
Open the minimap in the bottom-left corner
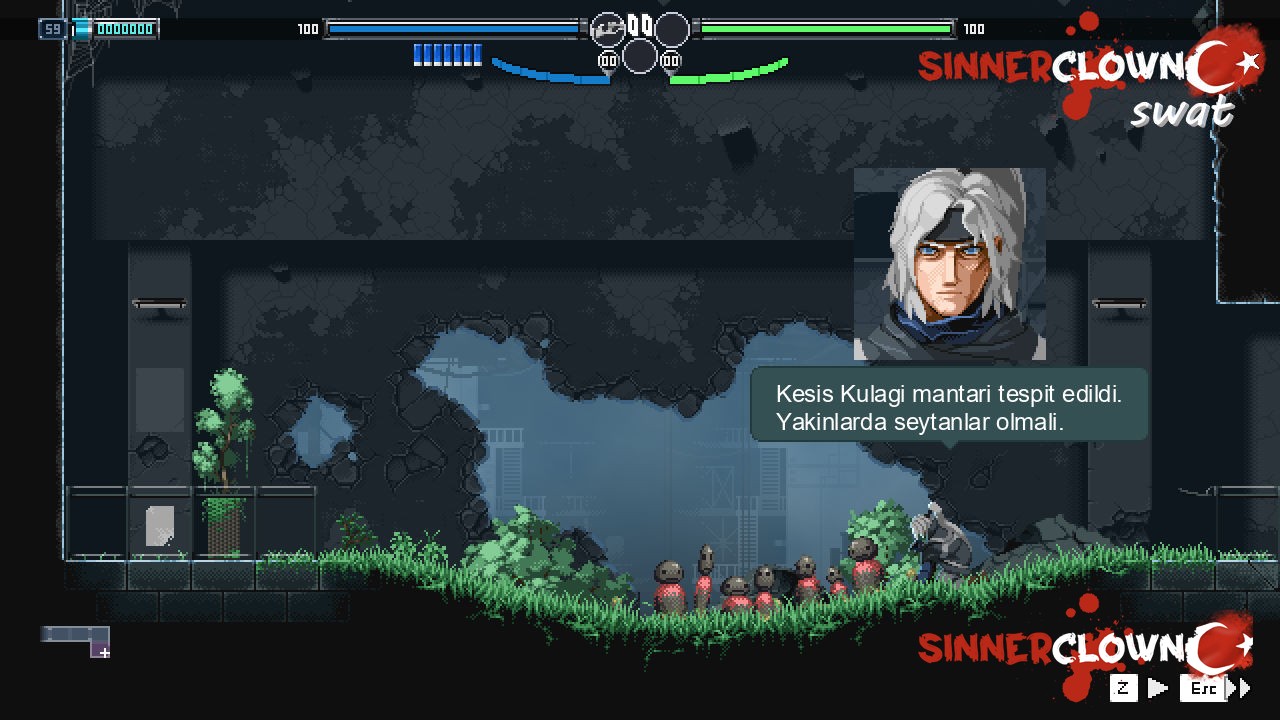pyautogui.click(x=76, y=640)
